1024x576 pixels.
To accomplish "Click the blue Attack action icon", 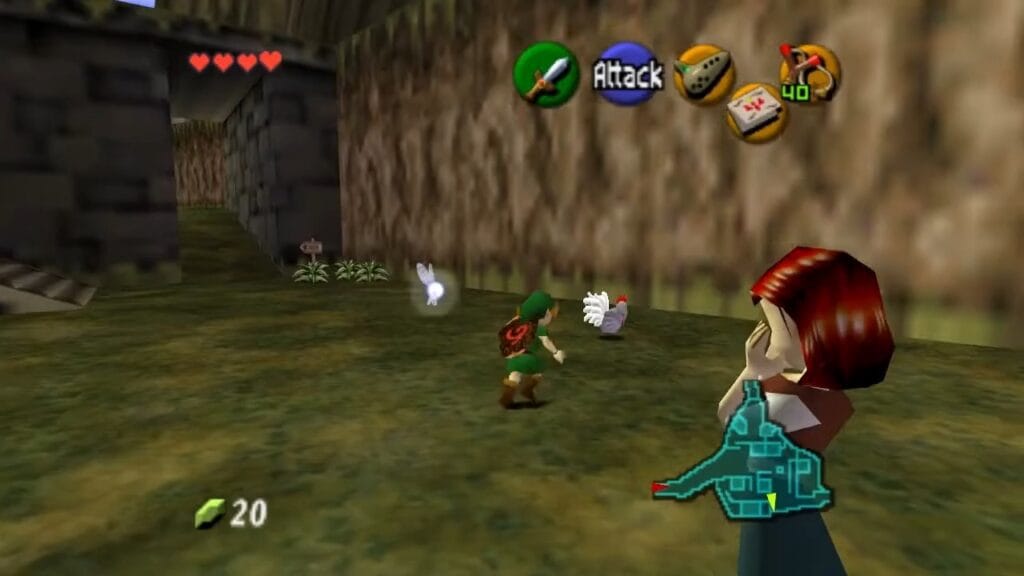I will 627,74.
